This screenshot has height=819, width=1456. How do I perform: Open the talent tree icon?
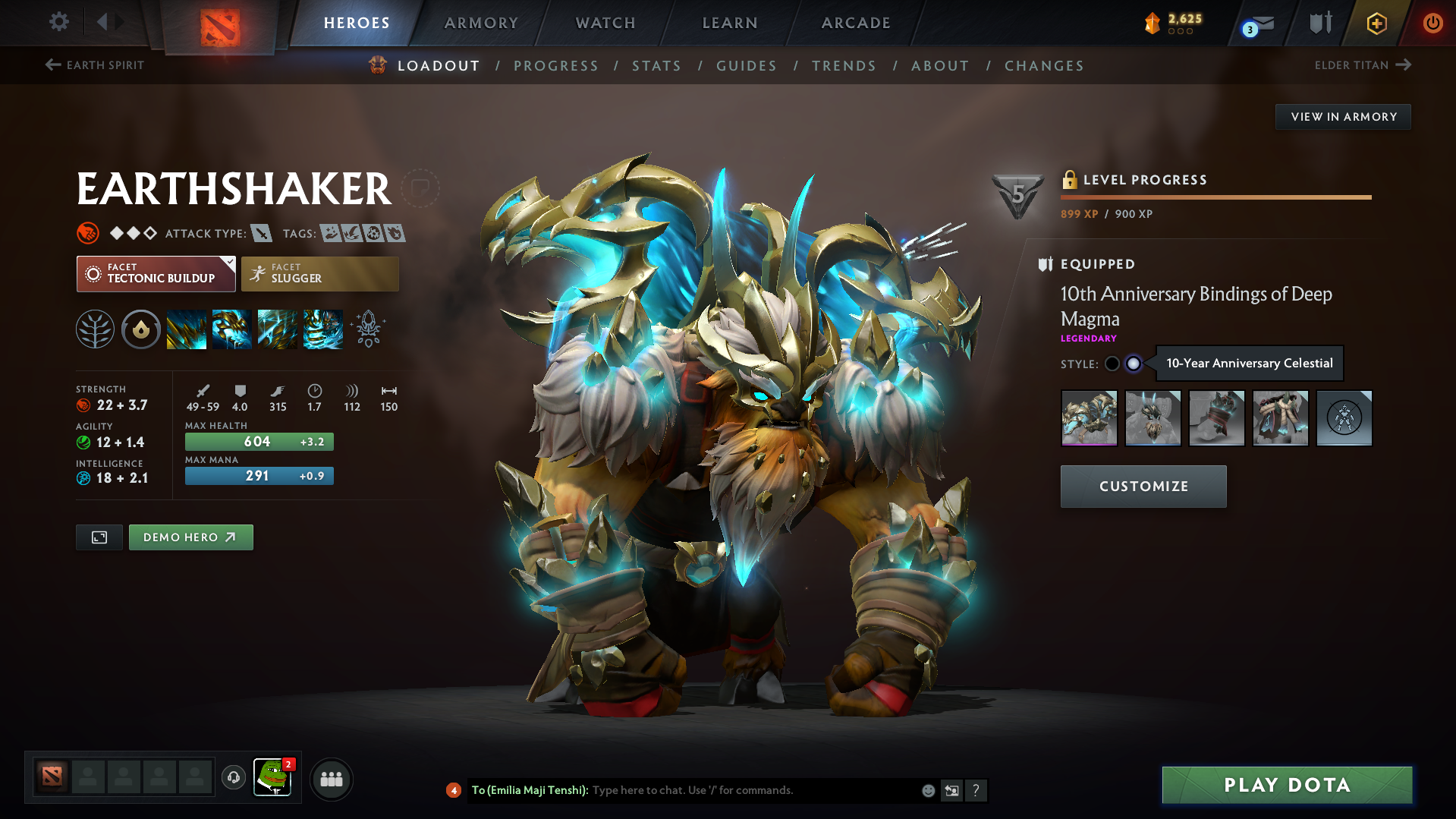point(95,329)
